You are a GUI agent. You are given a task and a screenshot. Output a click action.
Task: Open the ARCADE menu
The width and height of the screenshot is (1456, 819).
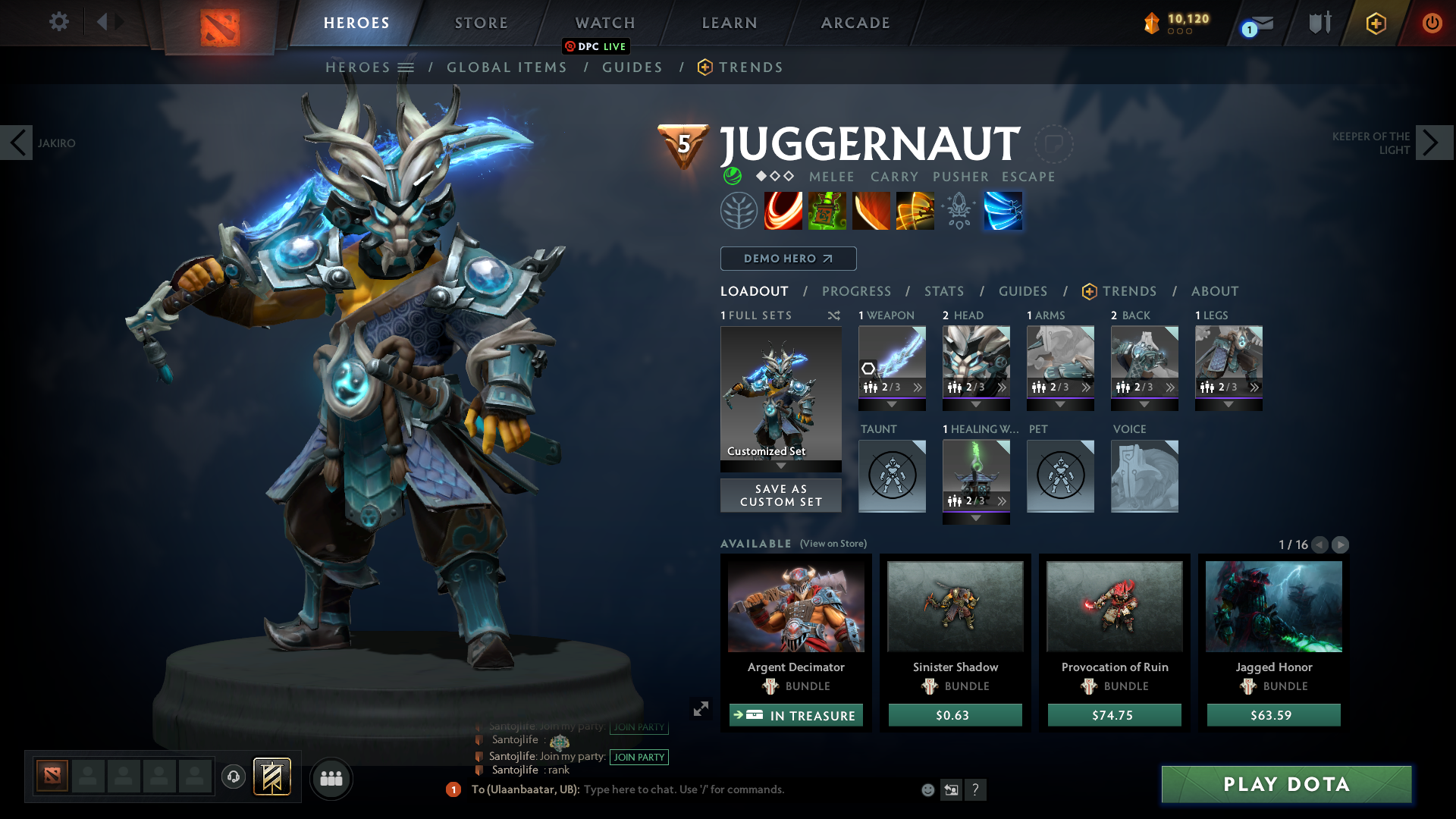tap(854, 23)
